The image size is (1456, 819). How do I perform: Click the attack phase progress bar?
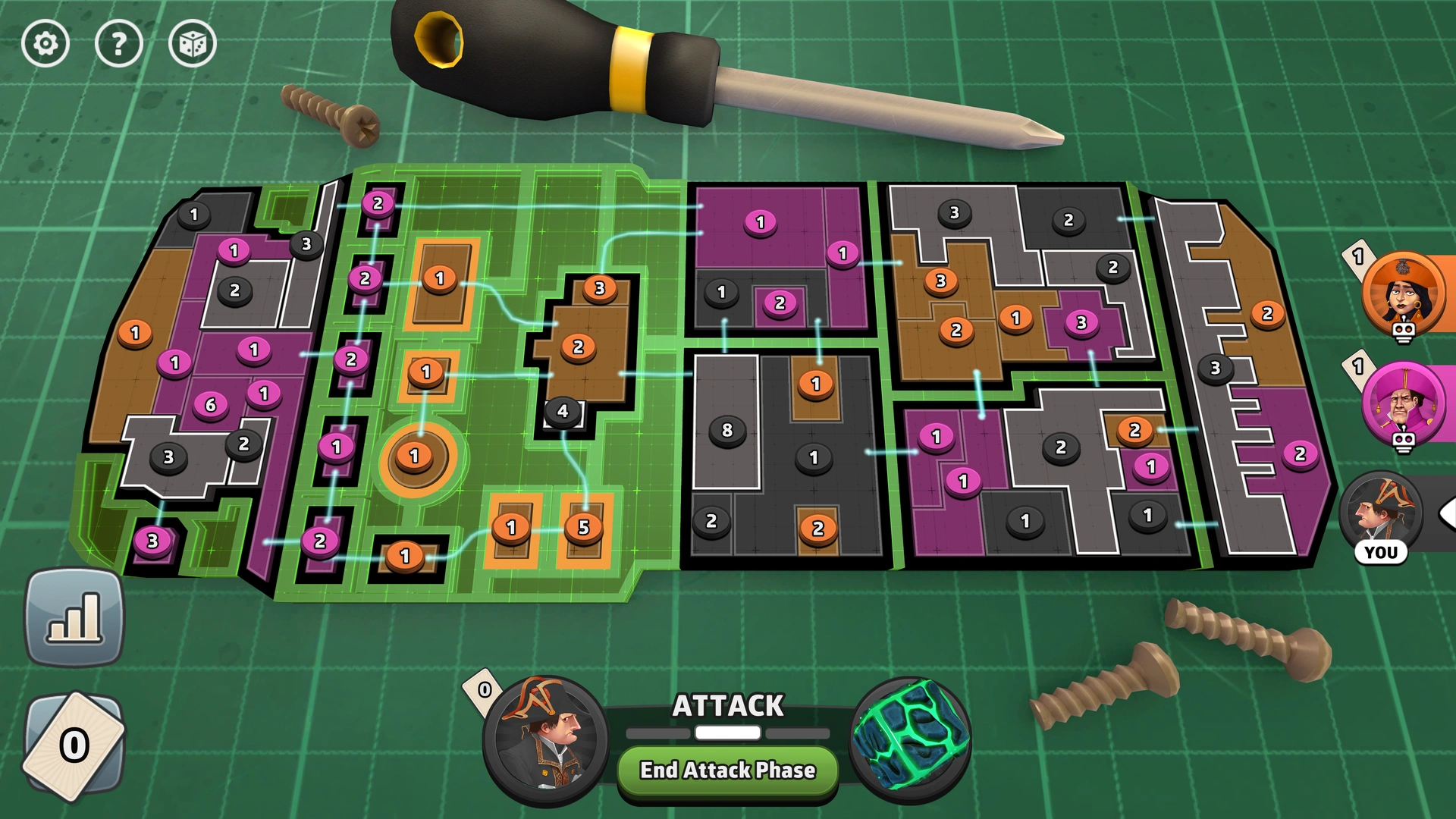click(726, 732)
